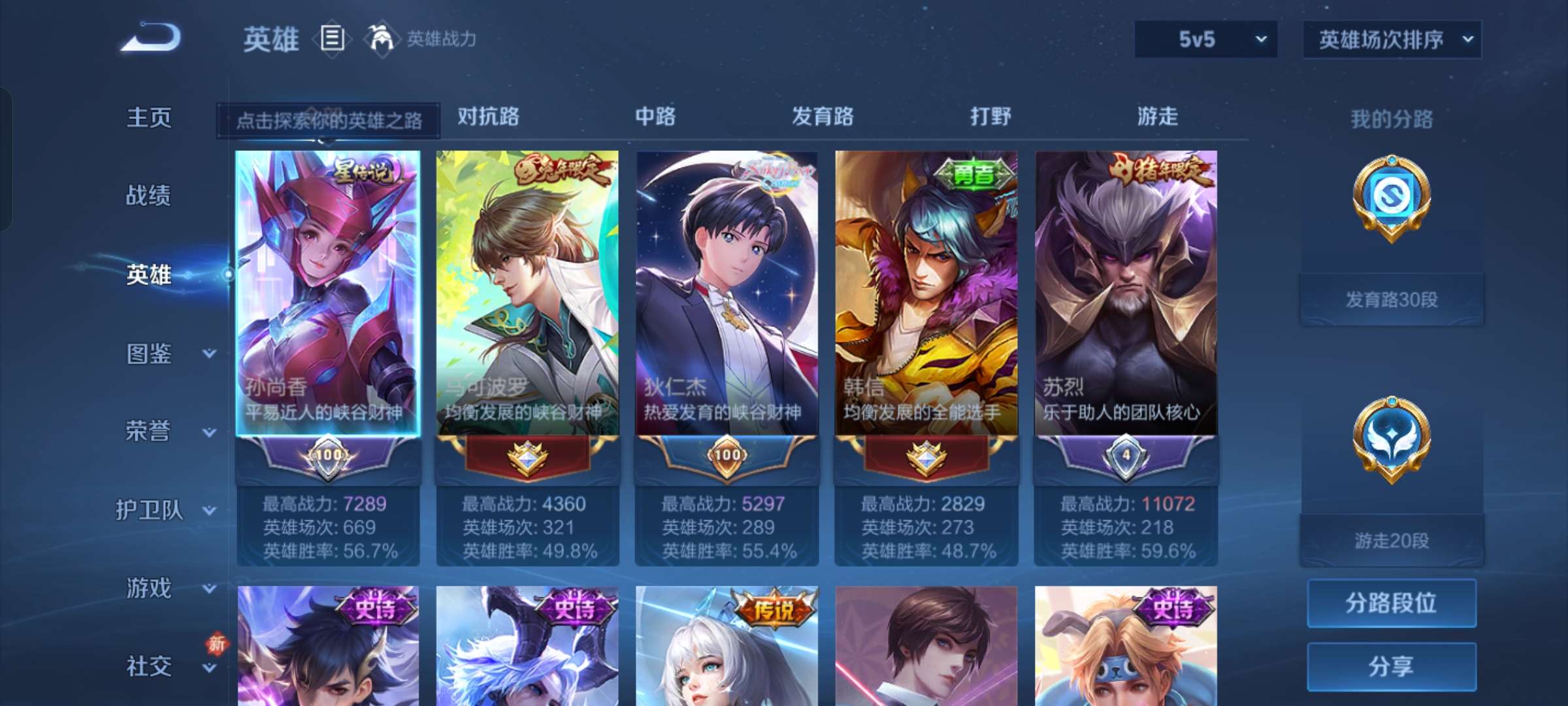
Task: Open the hero list icon beside 英雄 title
Action: (x=331, y=39)
